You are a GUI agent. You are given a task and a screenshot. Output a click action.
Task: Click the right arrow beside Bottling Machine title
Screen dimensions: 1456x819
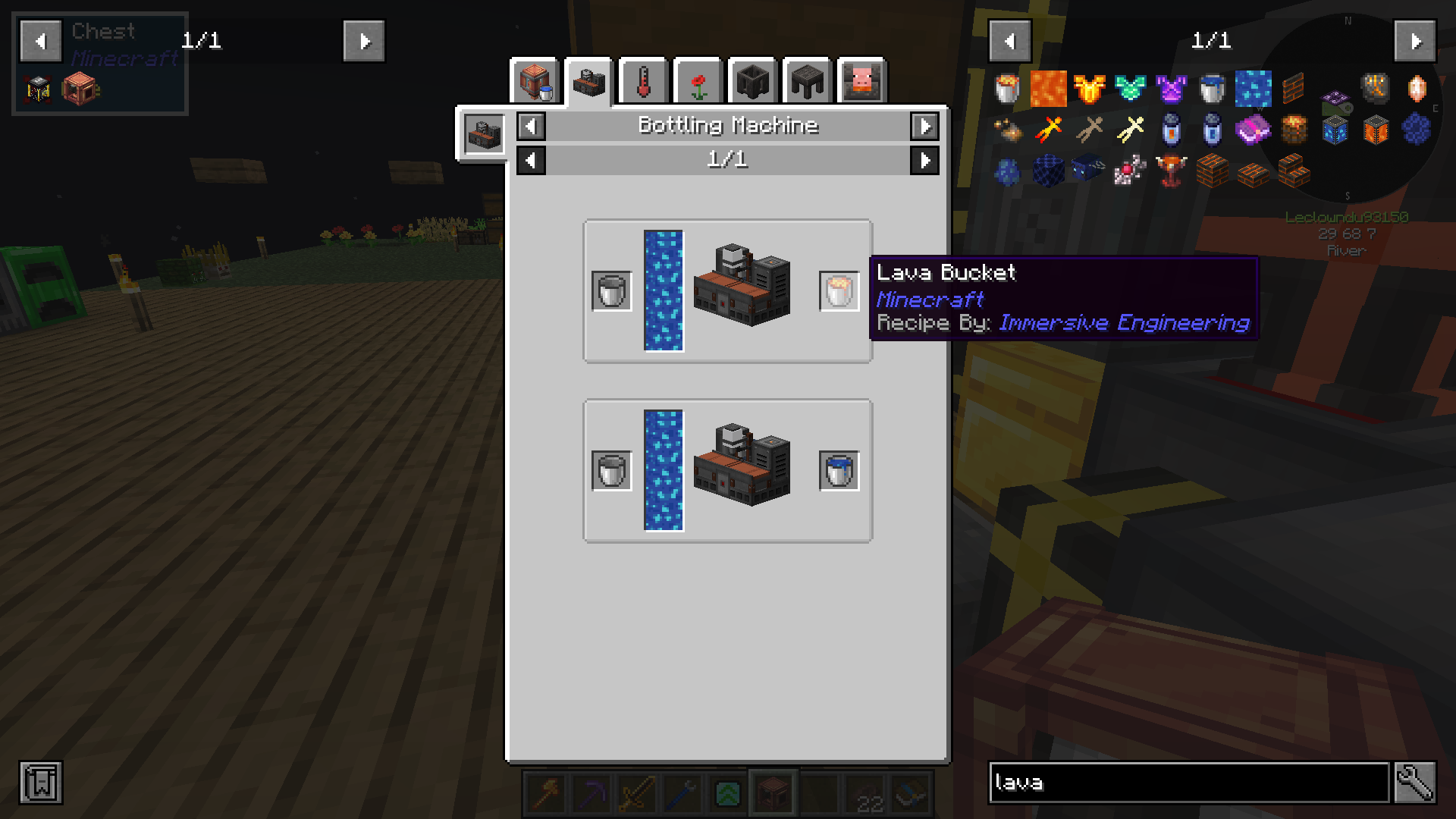[x=924, y=127]
